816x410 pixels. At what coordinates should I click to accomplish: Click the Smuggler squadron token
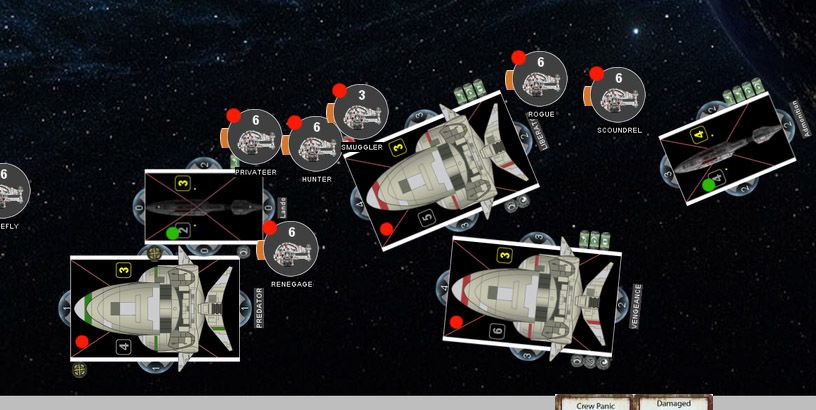(x=361, y=112)
